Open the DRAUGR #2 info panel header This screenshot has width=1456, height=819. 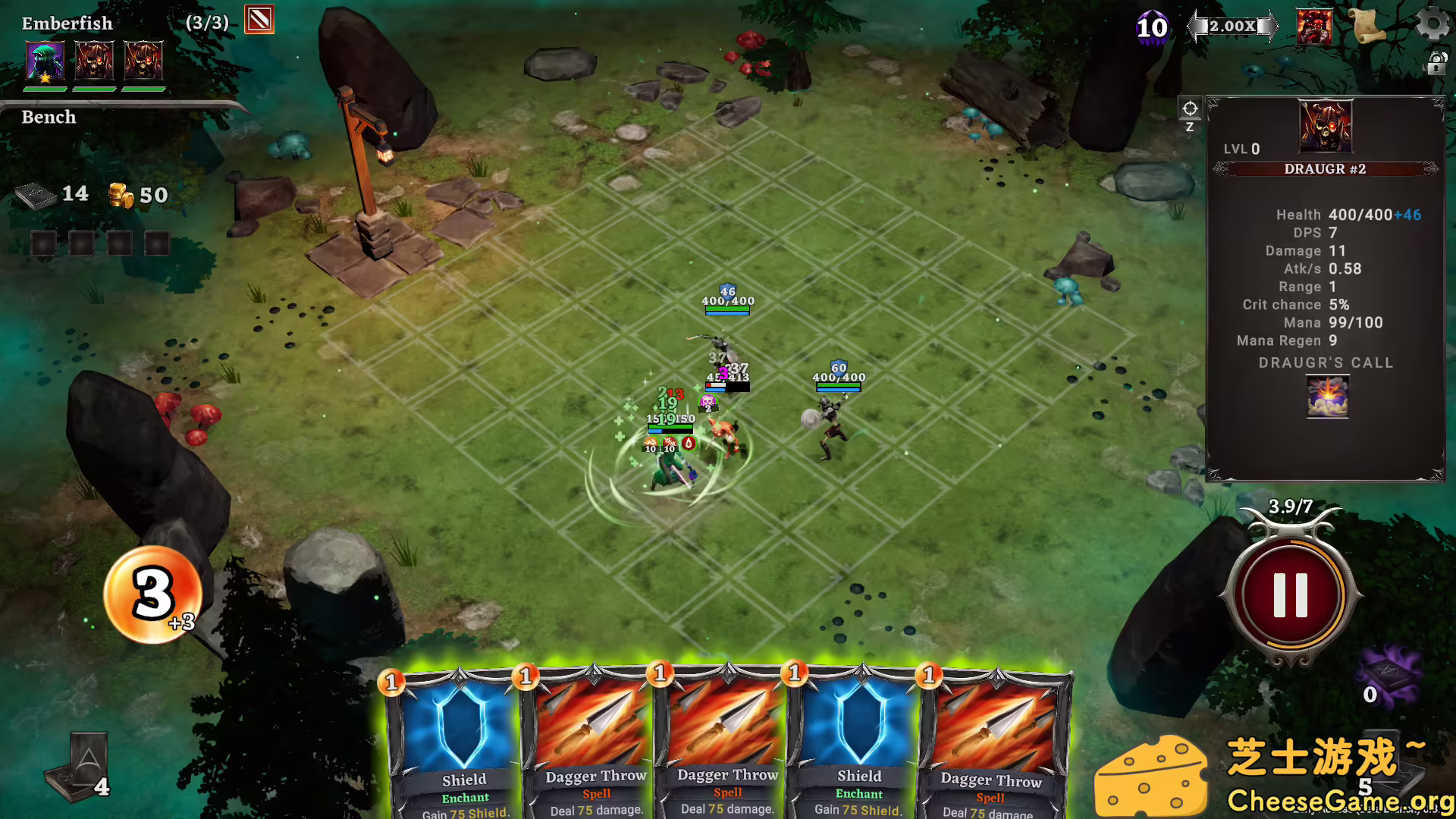coord(1325,169)
